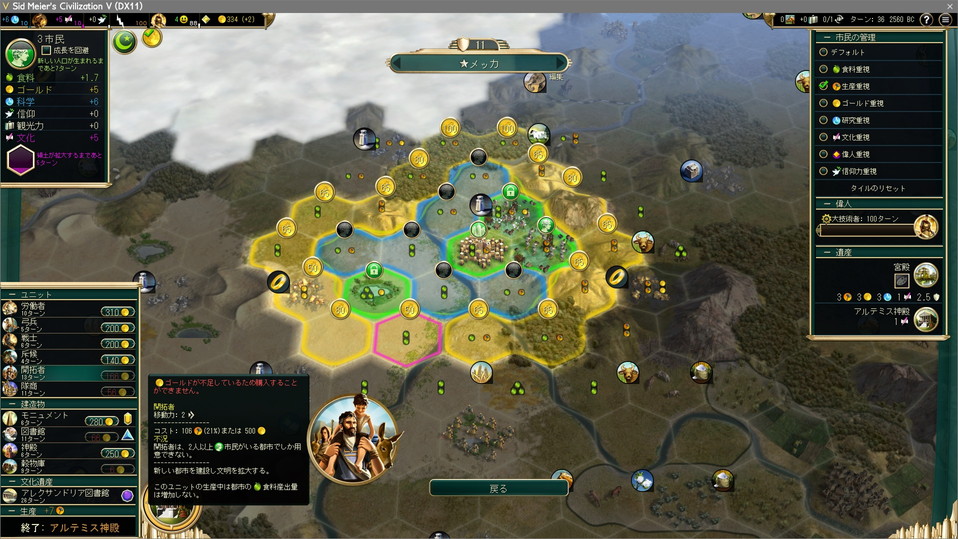Select 食料重視 food focus option
Screen dimensions: 958x539
(823, 69)
